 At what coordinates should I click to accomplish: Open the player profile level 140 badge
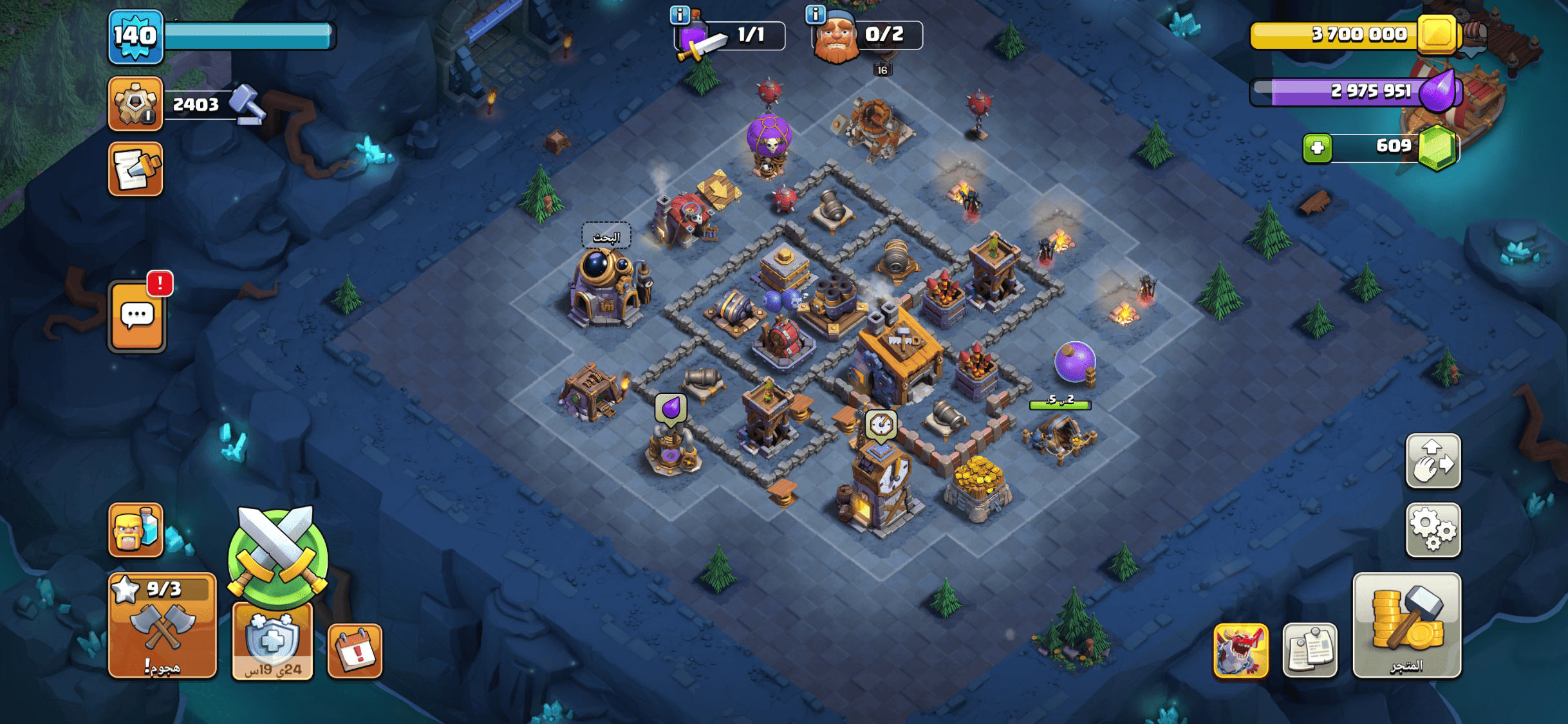point(135,36)
